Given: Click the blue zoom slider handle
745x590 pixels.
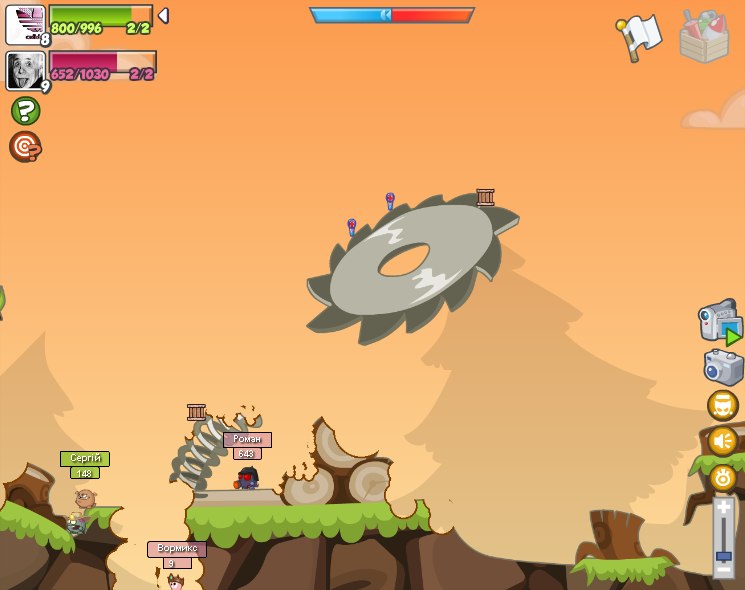Looking at the screenshot, I should (723, 555).
